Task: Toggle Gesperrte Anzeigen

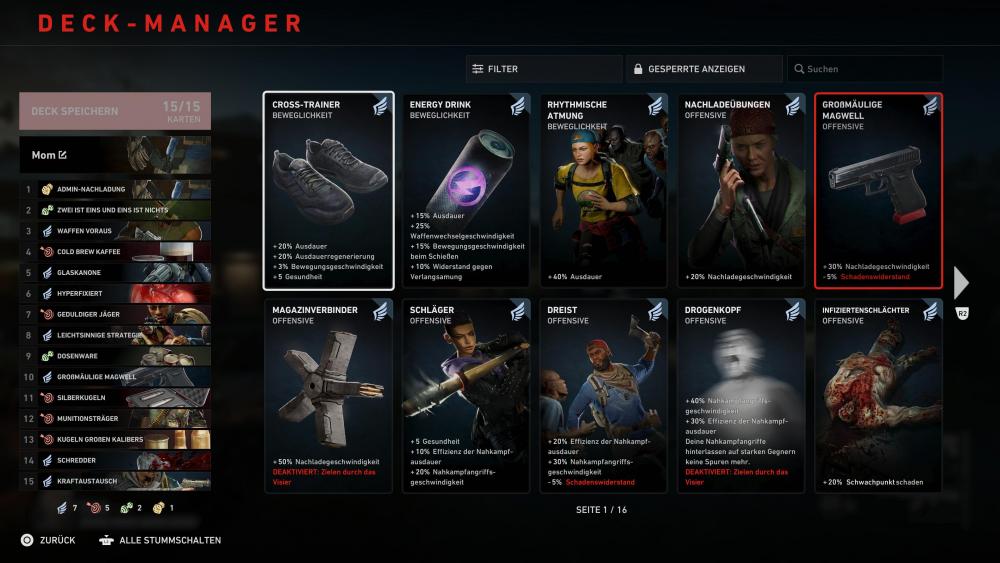Action: (x=704, y=69)
